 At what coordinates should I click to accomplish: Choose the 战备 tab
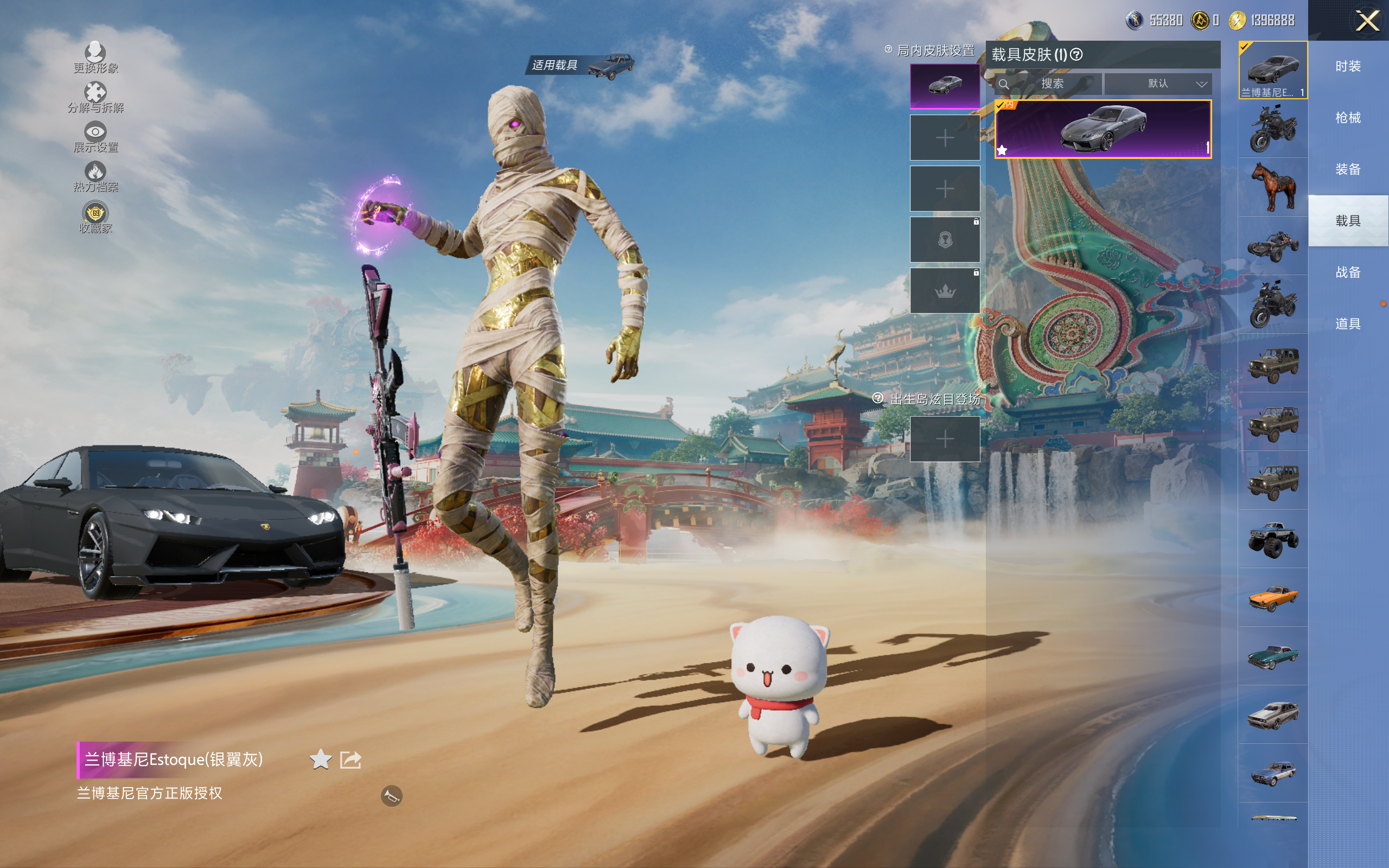tap(1348, 272)
